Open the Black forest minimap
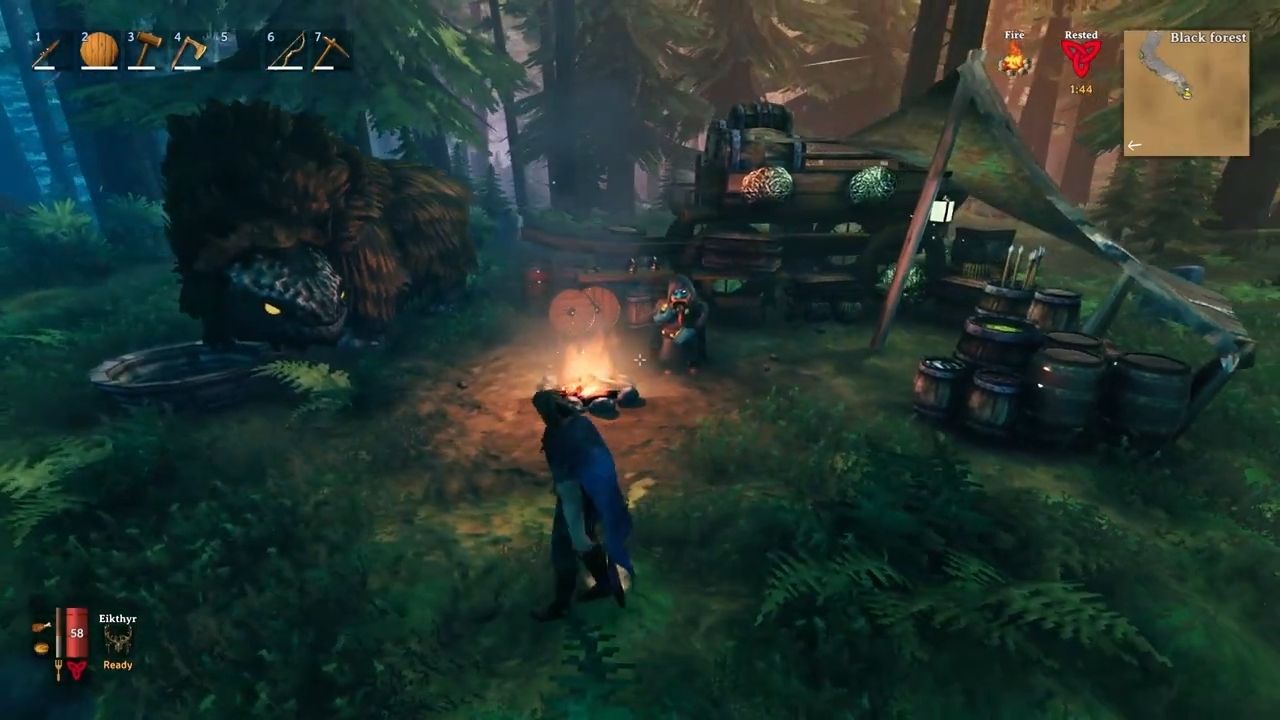The height and width of the screenshot is (720, 1280). coord(1186,93)
